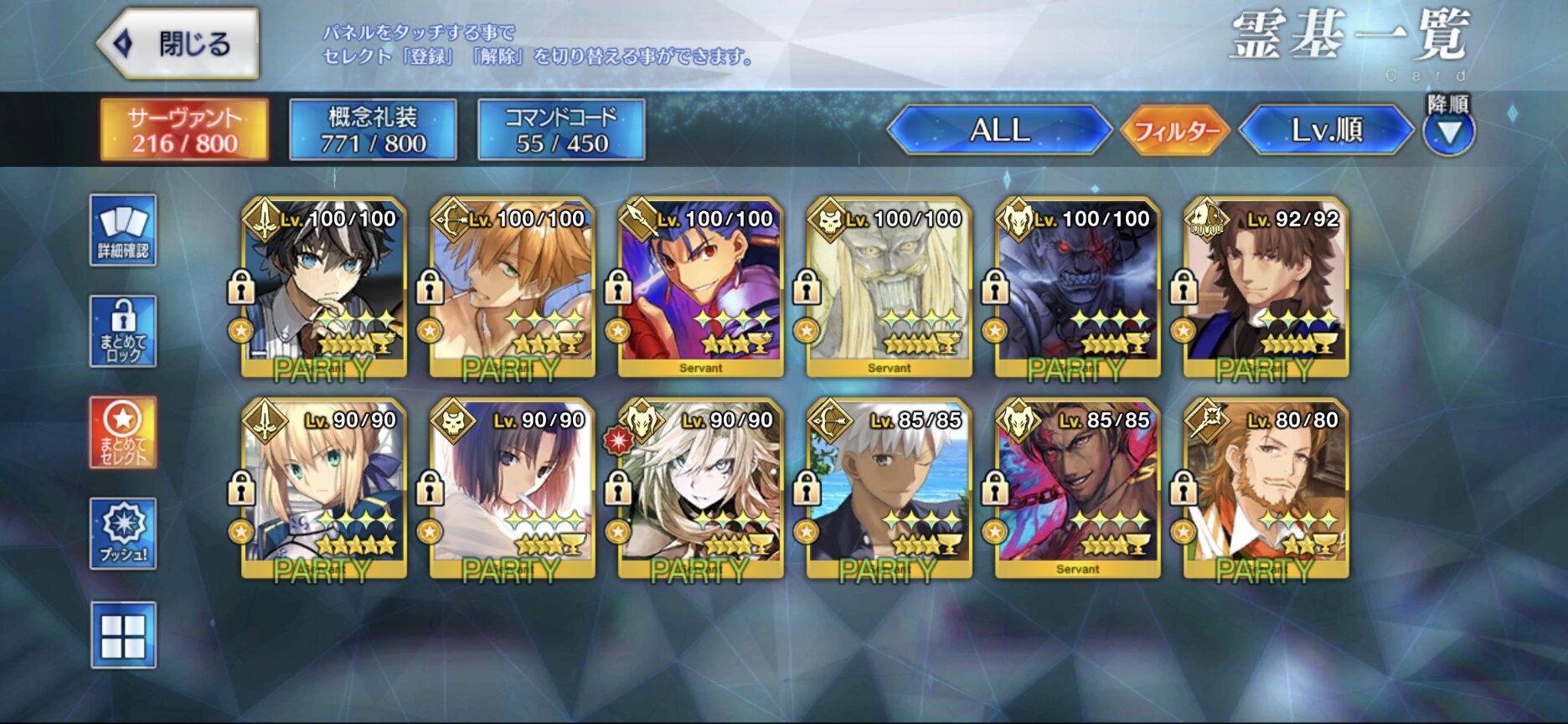Activate the まとめてセレクト bulk select mode
1568x724 pixels.
123,432
